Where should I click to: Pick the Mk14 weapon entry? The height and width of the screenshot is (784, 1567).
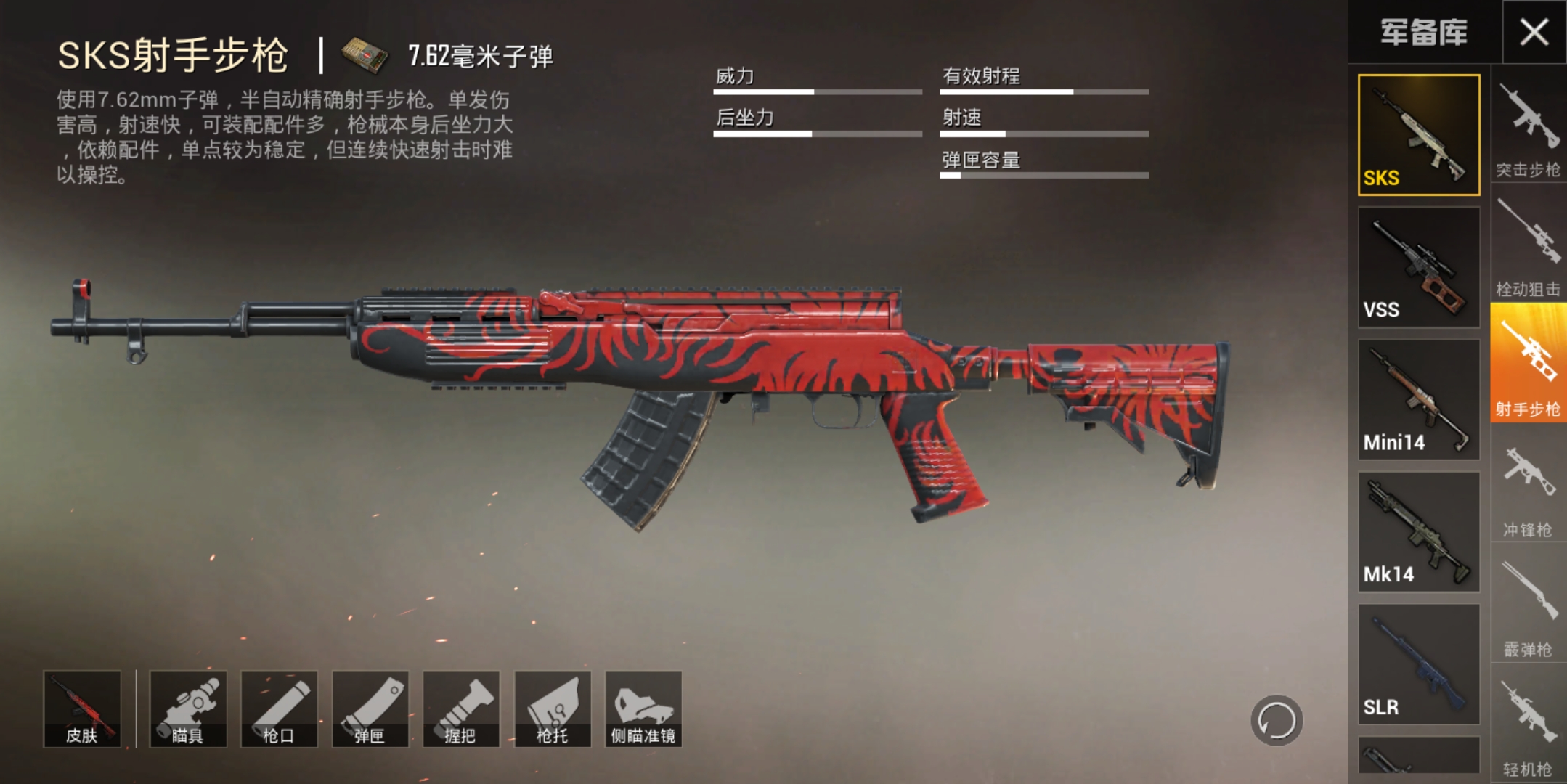pyautogui.click(x=1418, y=531)
